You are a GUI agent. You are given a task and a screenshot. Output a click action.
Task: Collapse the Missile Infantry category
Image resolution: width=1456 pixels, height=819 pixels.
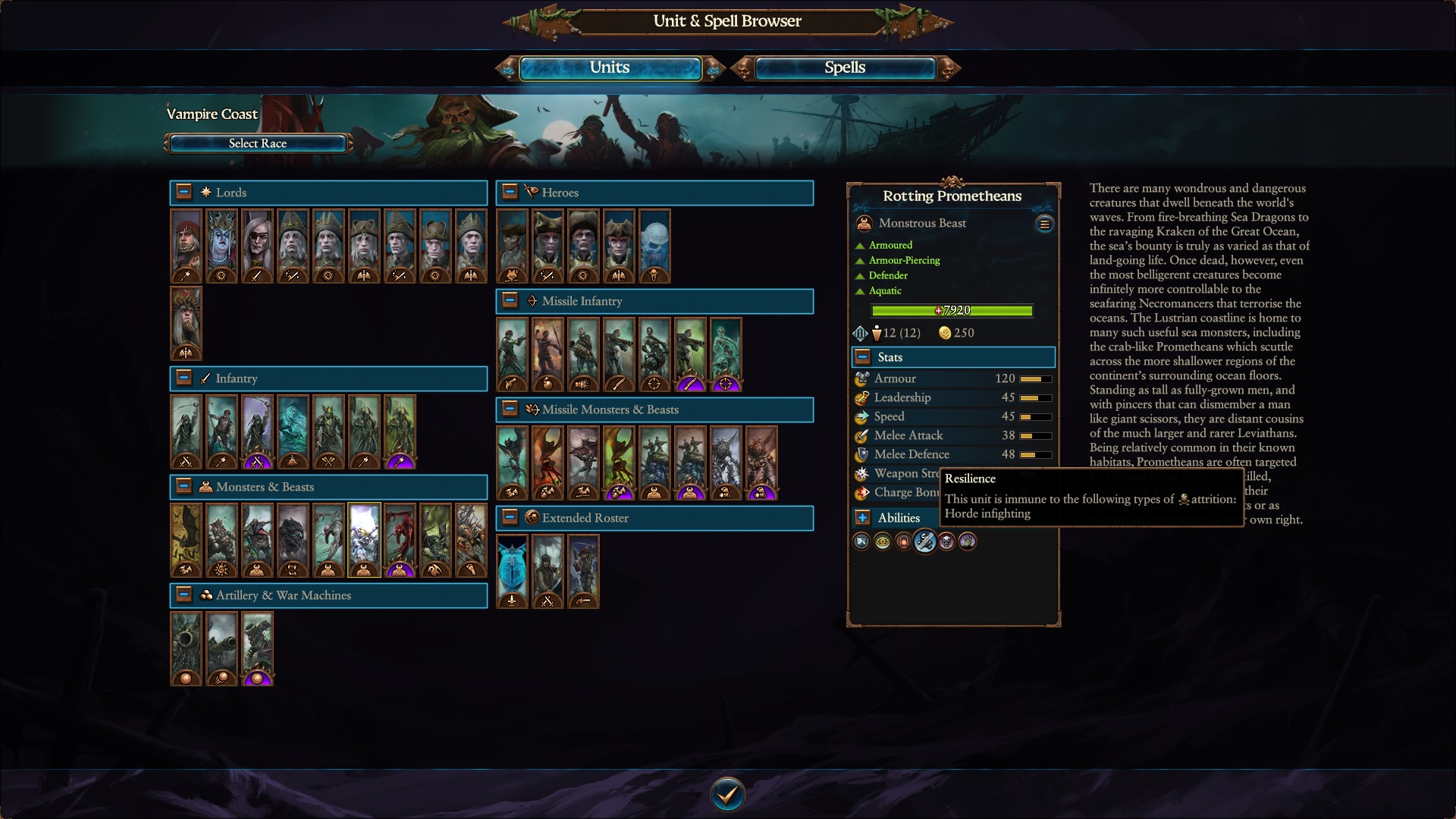509,301
